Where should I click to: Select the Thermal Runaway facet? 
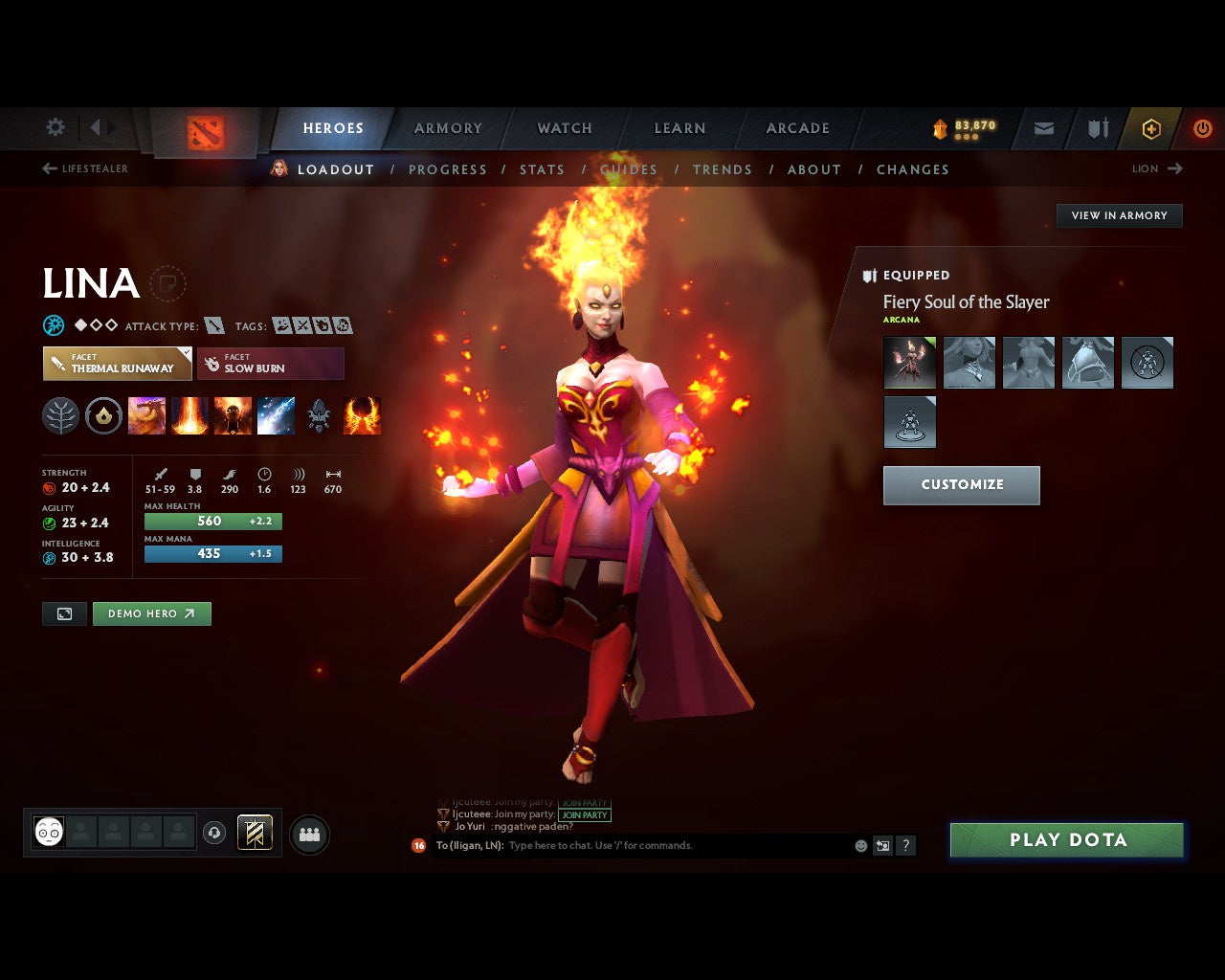pos(117,364)
